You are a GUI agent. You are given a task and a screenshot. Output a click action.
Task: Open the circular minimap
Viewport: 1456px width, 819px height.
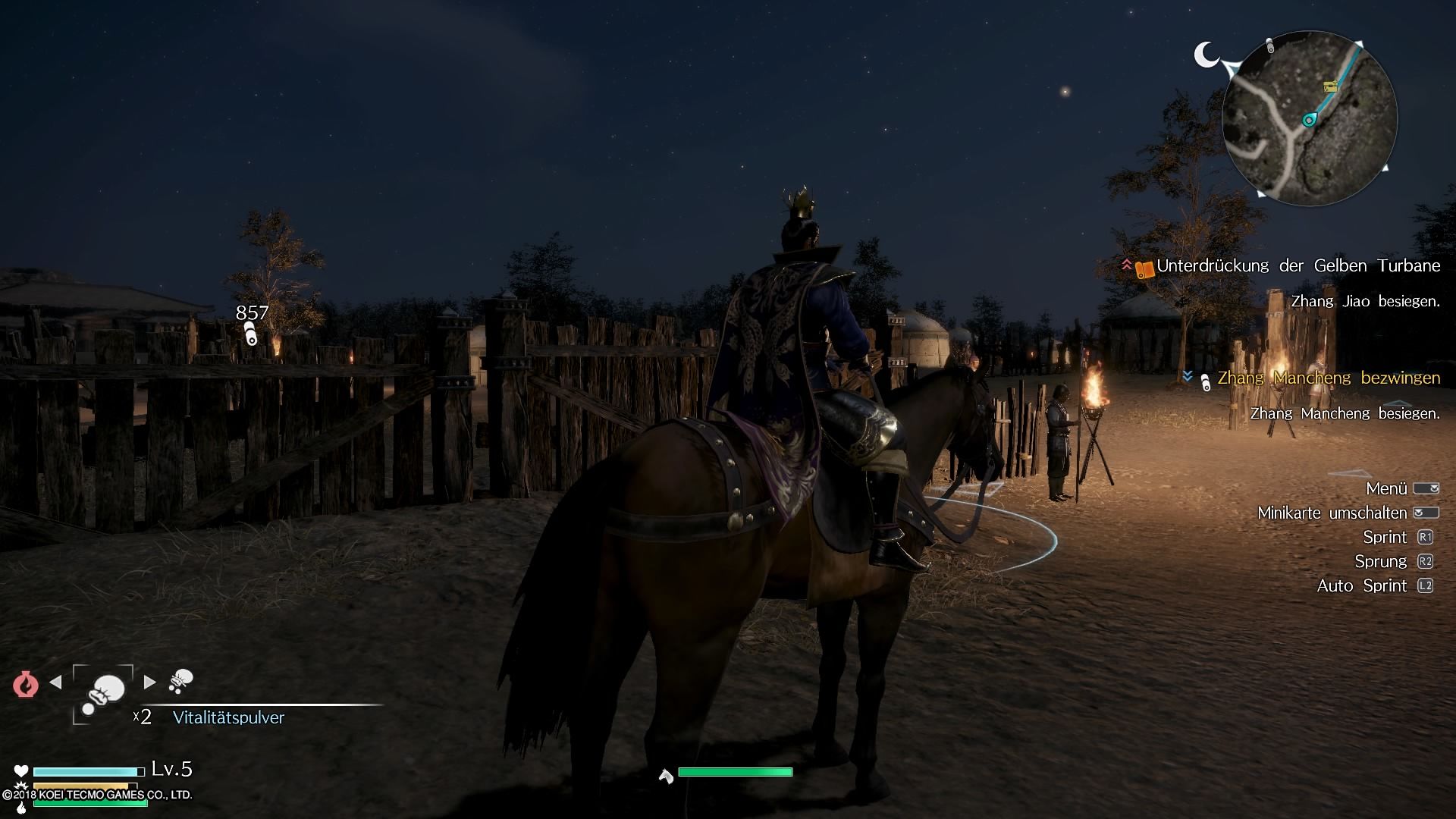tap(1310, 118)
